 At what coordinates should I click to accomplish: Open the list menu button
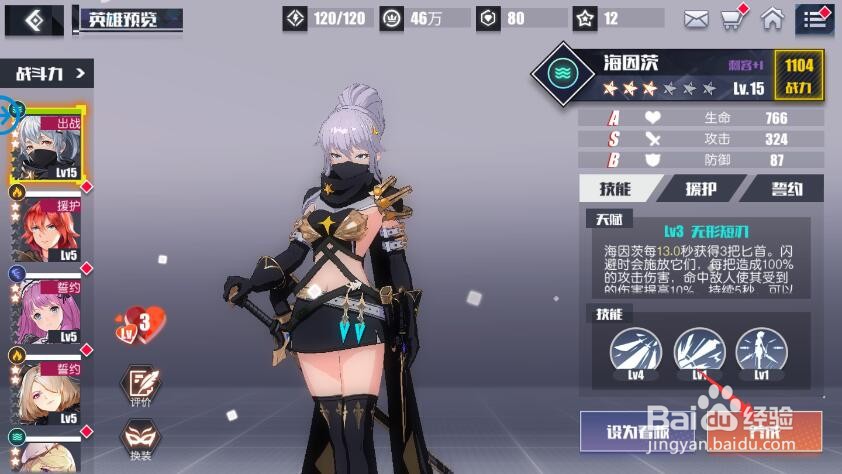[815, 19]
